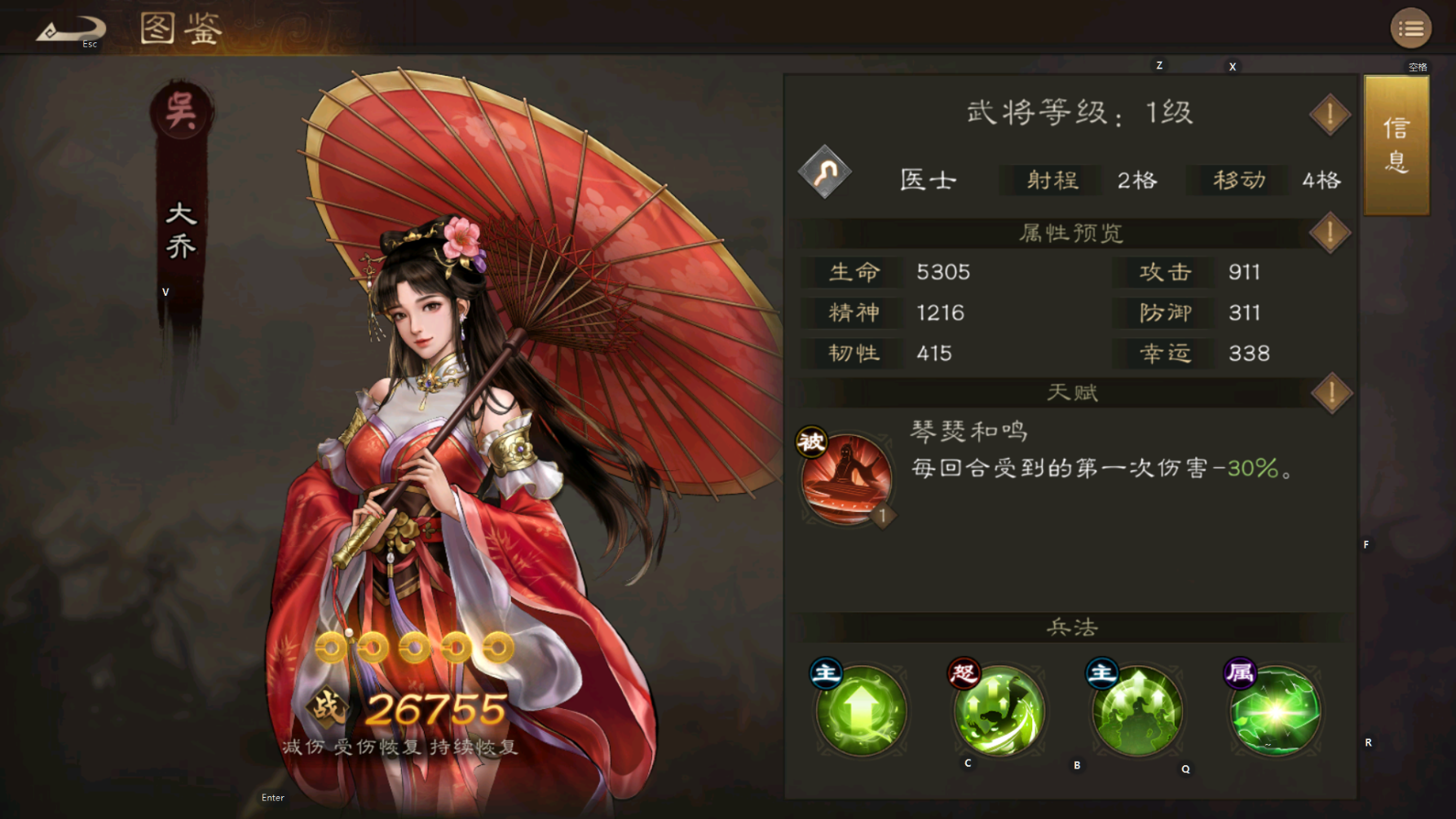1456x819 pixels.
Task: Click the 图鉴 title in the top bar
Action: click(x=181, y=29)
